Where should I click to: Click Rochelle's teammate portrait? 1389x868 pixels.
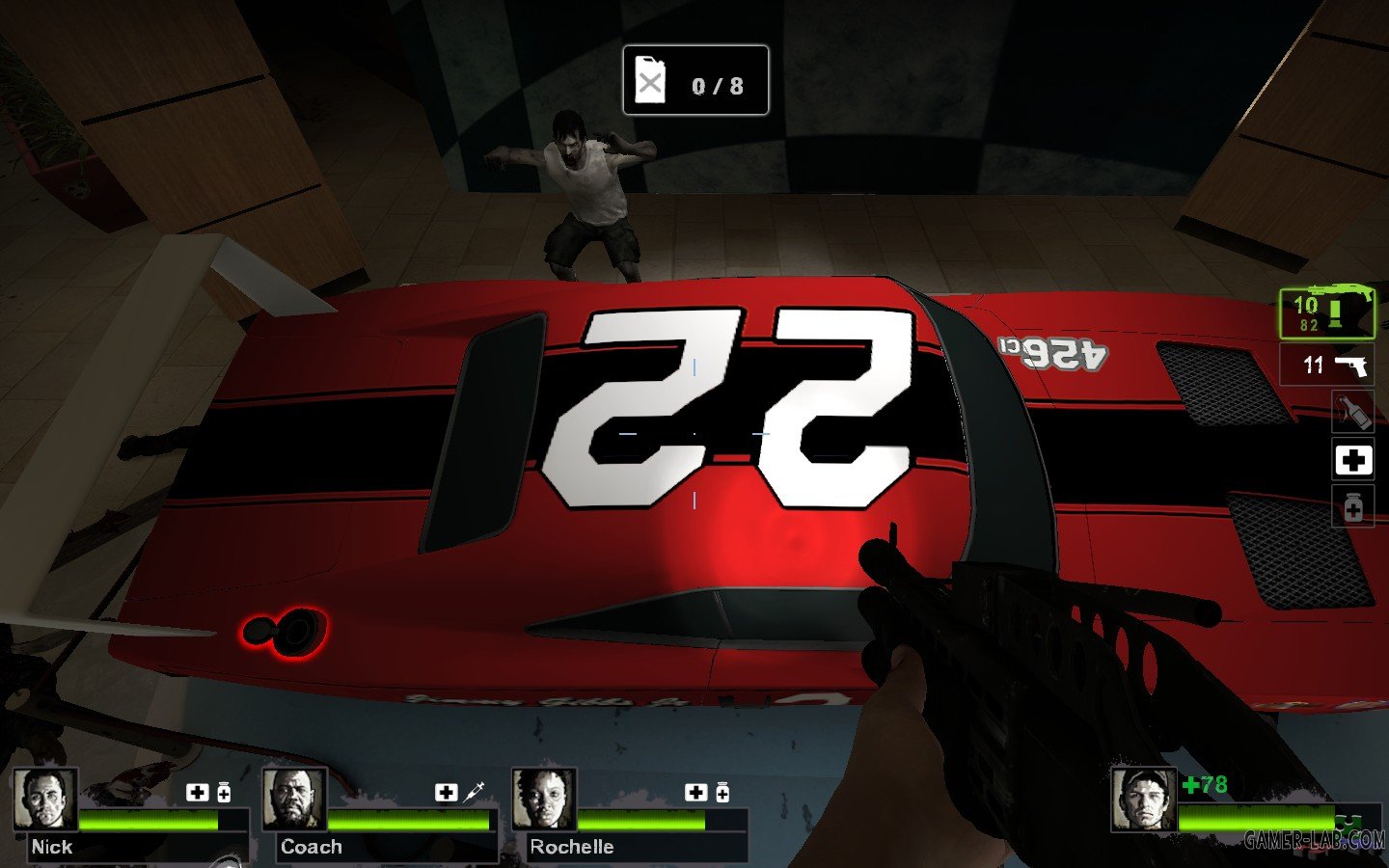pyautogui.click(x=544, y=799)
